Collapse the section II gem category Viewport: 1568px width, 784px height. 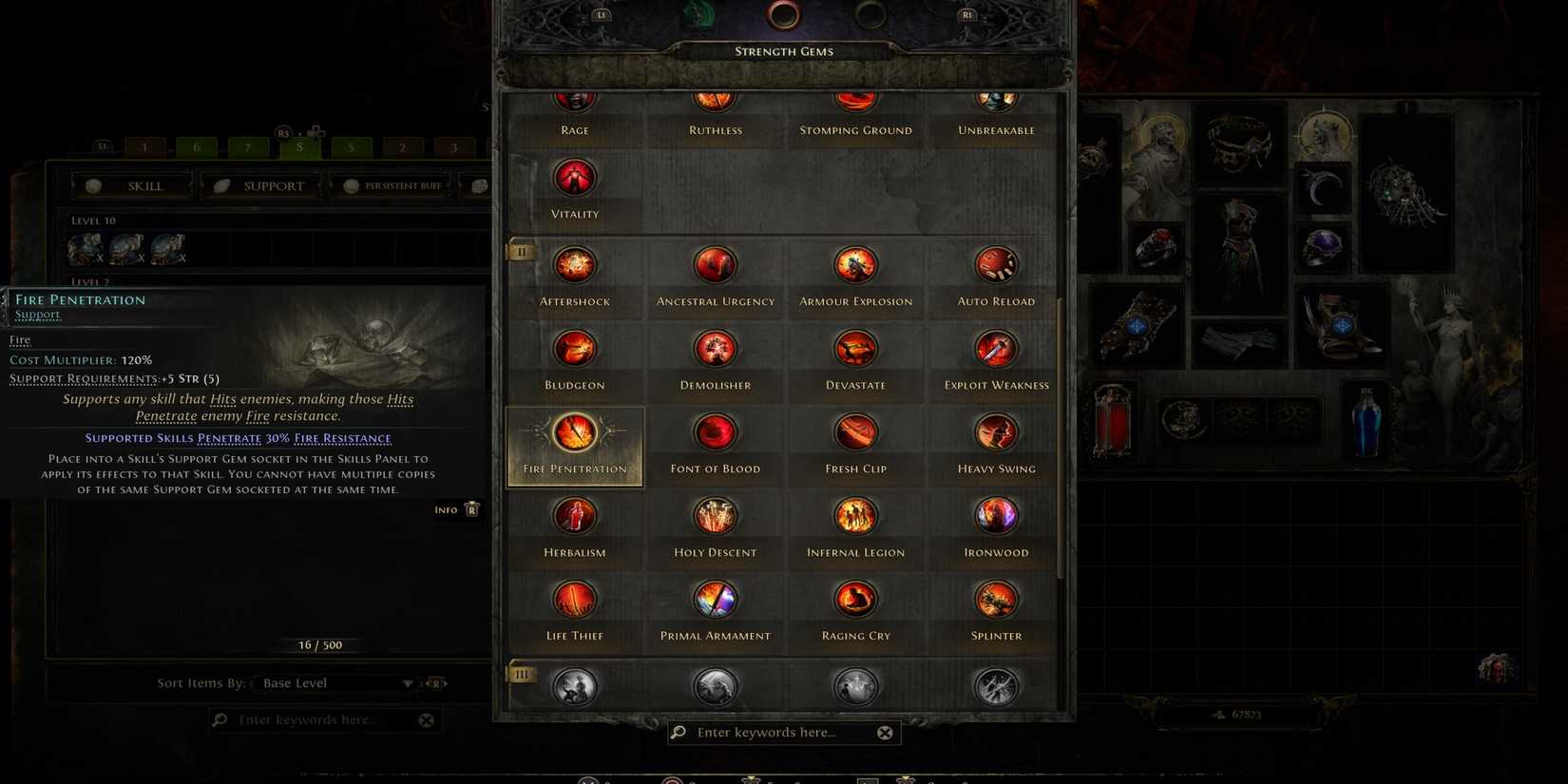[521, 252]
